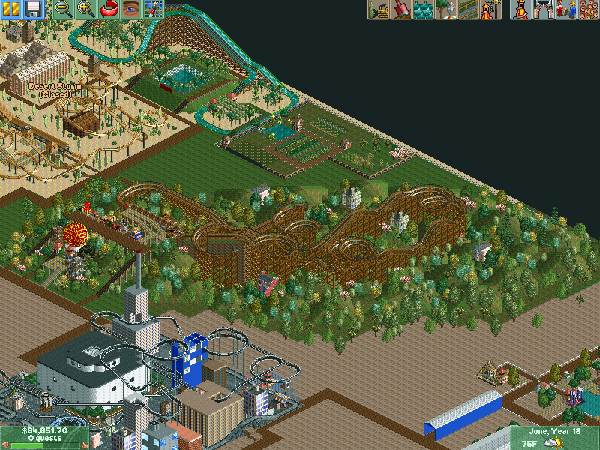
Task: Choose the water adjustment tool
Action: pyautogui.click(x=422, y=10)
